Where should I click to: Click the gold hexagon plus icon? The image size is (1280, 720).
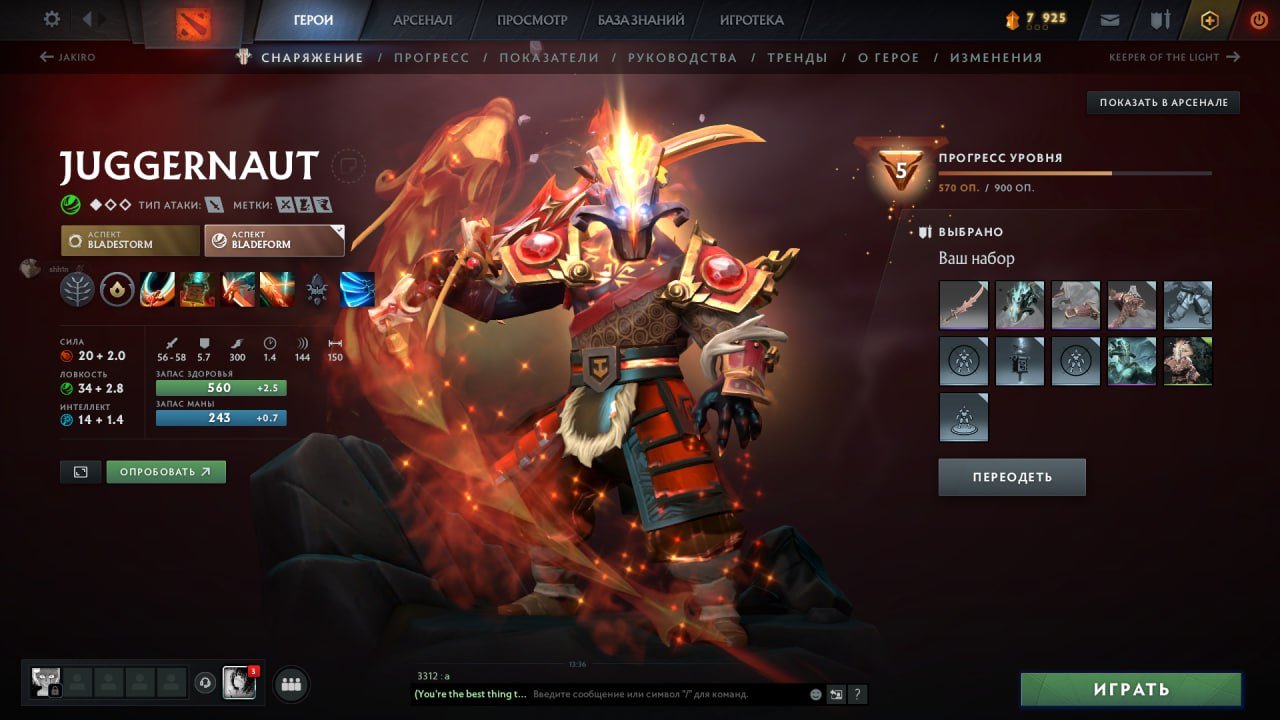click(x=1209, y=18)
